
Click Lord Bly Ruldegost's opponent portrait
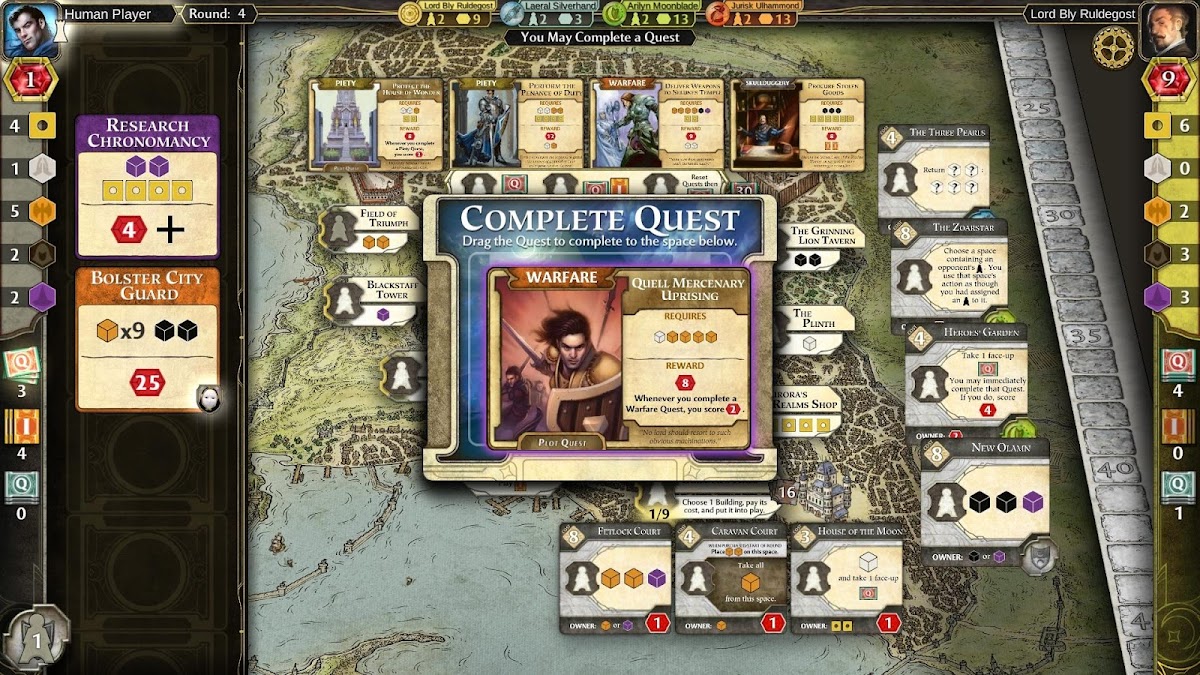(1166, 30)
